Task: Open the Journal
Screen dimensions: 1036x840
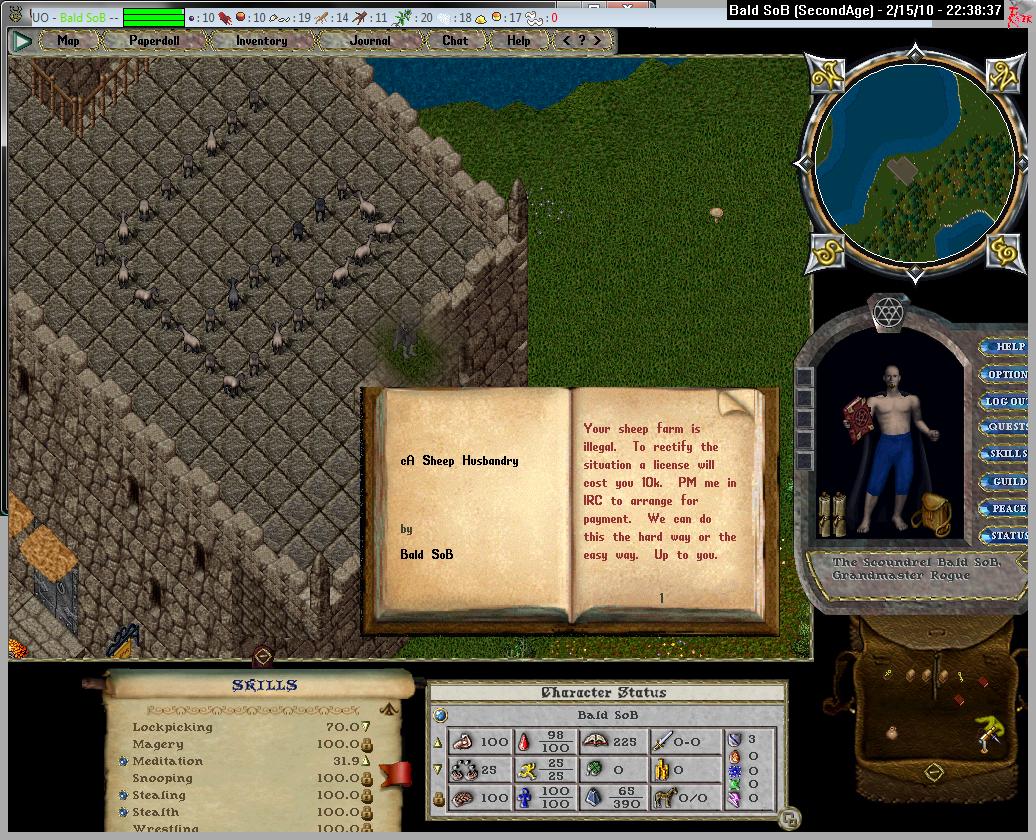Action: tap(370, 41)
